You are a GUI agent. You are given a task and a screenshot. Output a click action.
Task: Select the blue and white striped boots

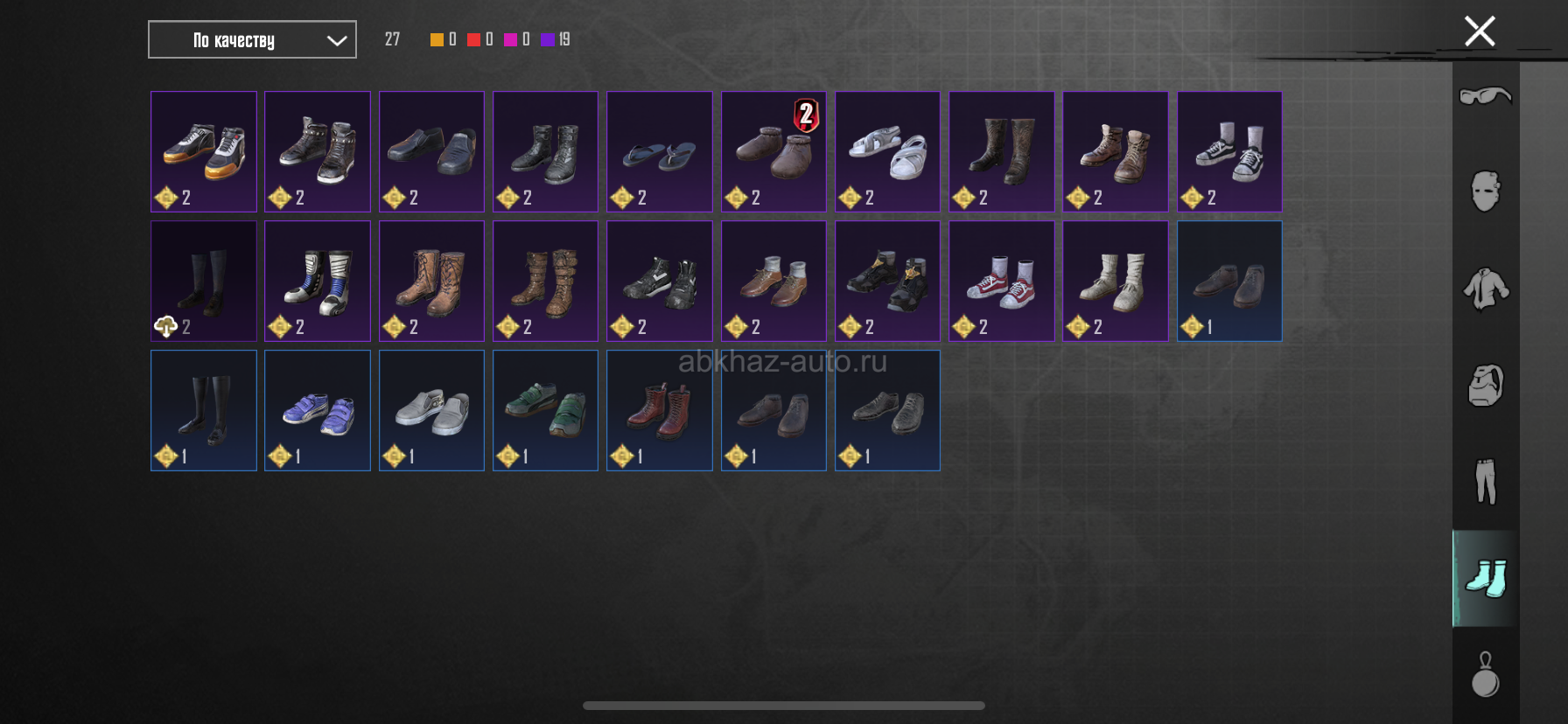coord(318,281)
